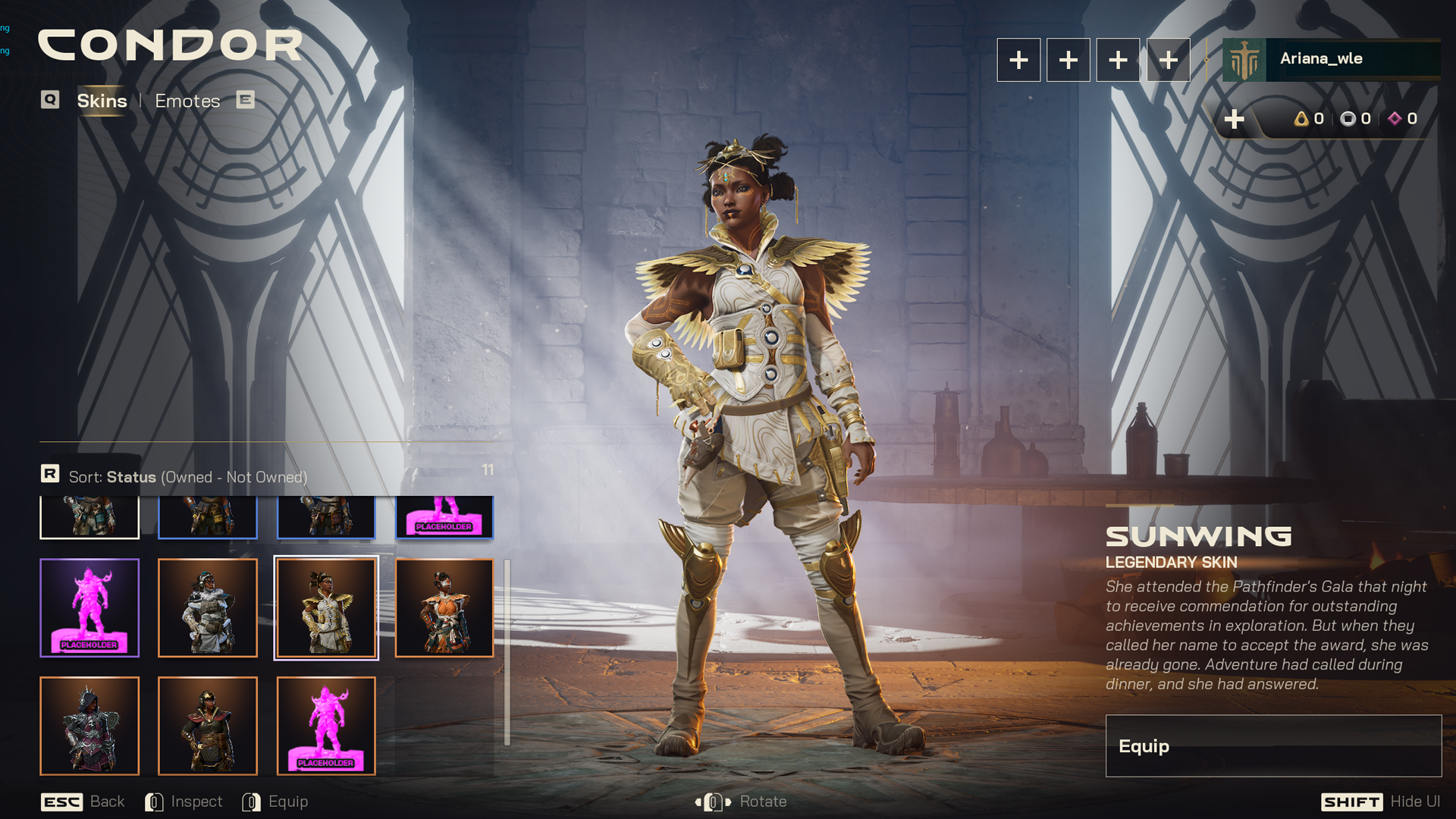Pick the dark spiked armor skin
1456x819 pixels.
[x=89, y=726]
